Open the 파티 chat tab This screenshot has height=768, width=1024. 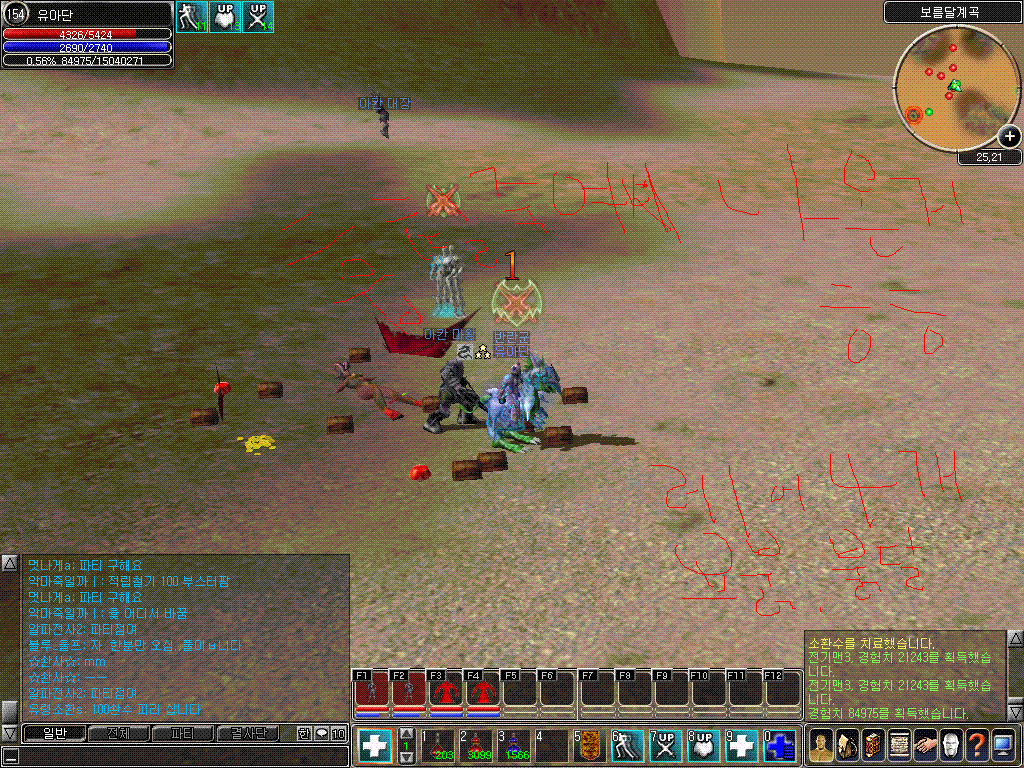[183, 733]
